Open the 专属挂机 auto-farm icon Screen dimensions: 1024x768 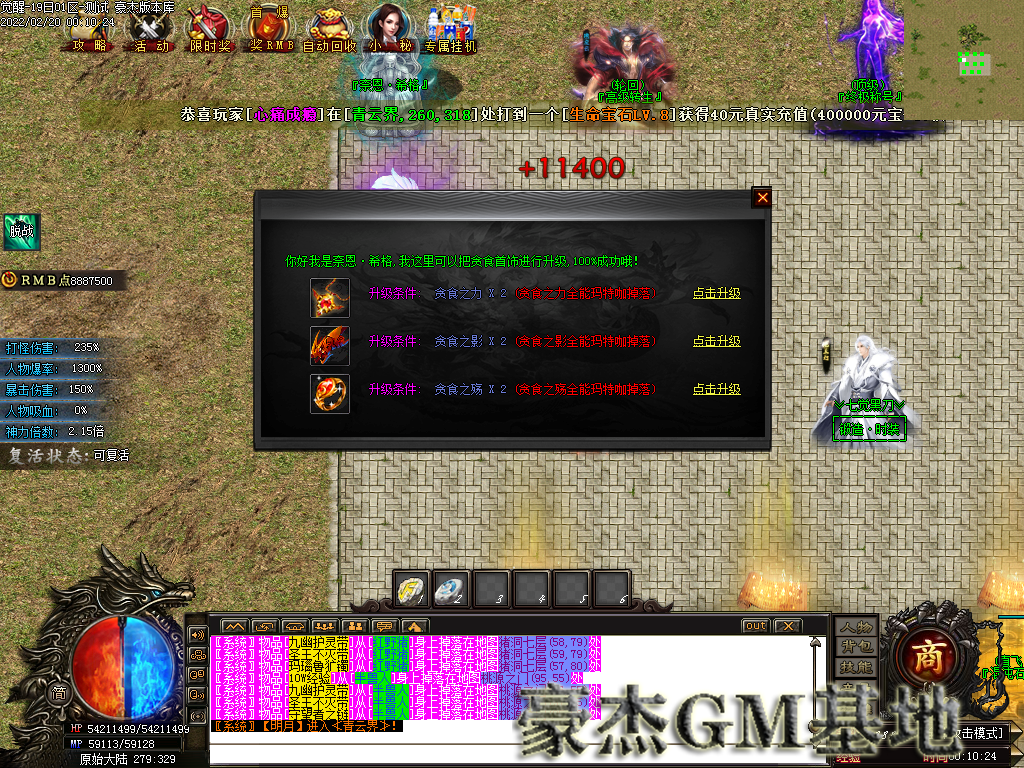(x=450, y=29)
